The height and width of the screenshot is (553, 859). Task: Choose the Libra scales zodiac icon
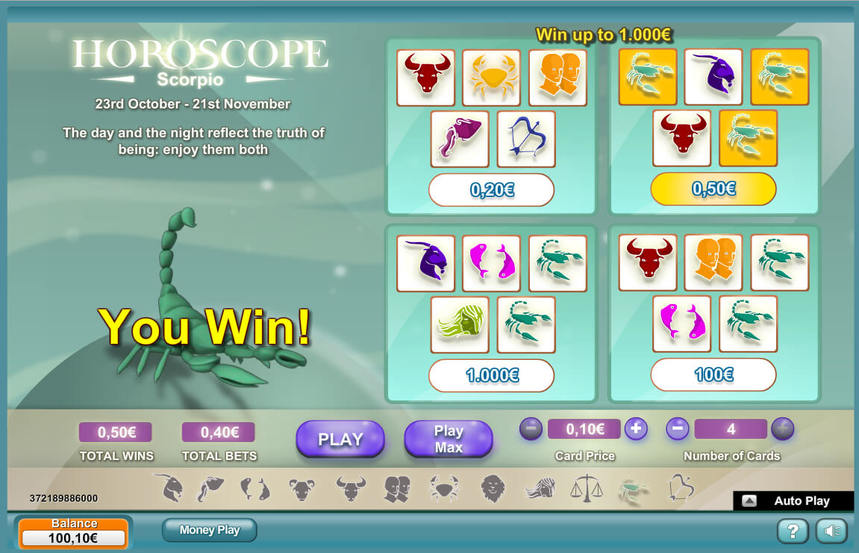tap(585, 488)
